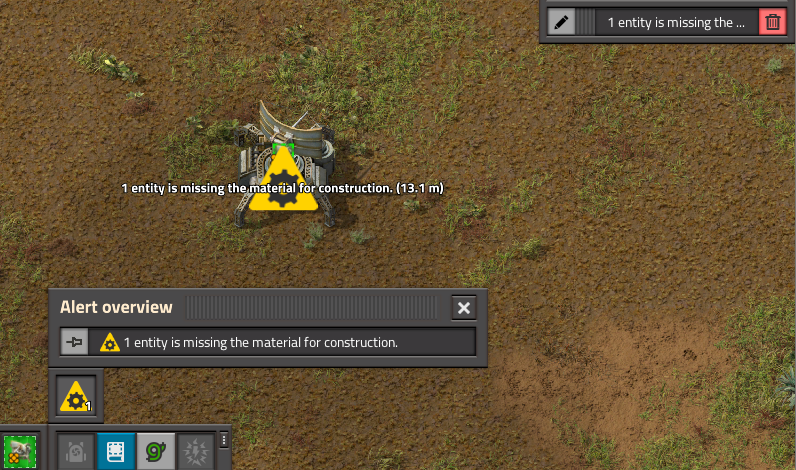The image size is (796, 470).
Task: Toggle the green spiral shortcut button
Action: click(155, 452)
